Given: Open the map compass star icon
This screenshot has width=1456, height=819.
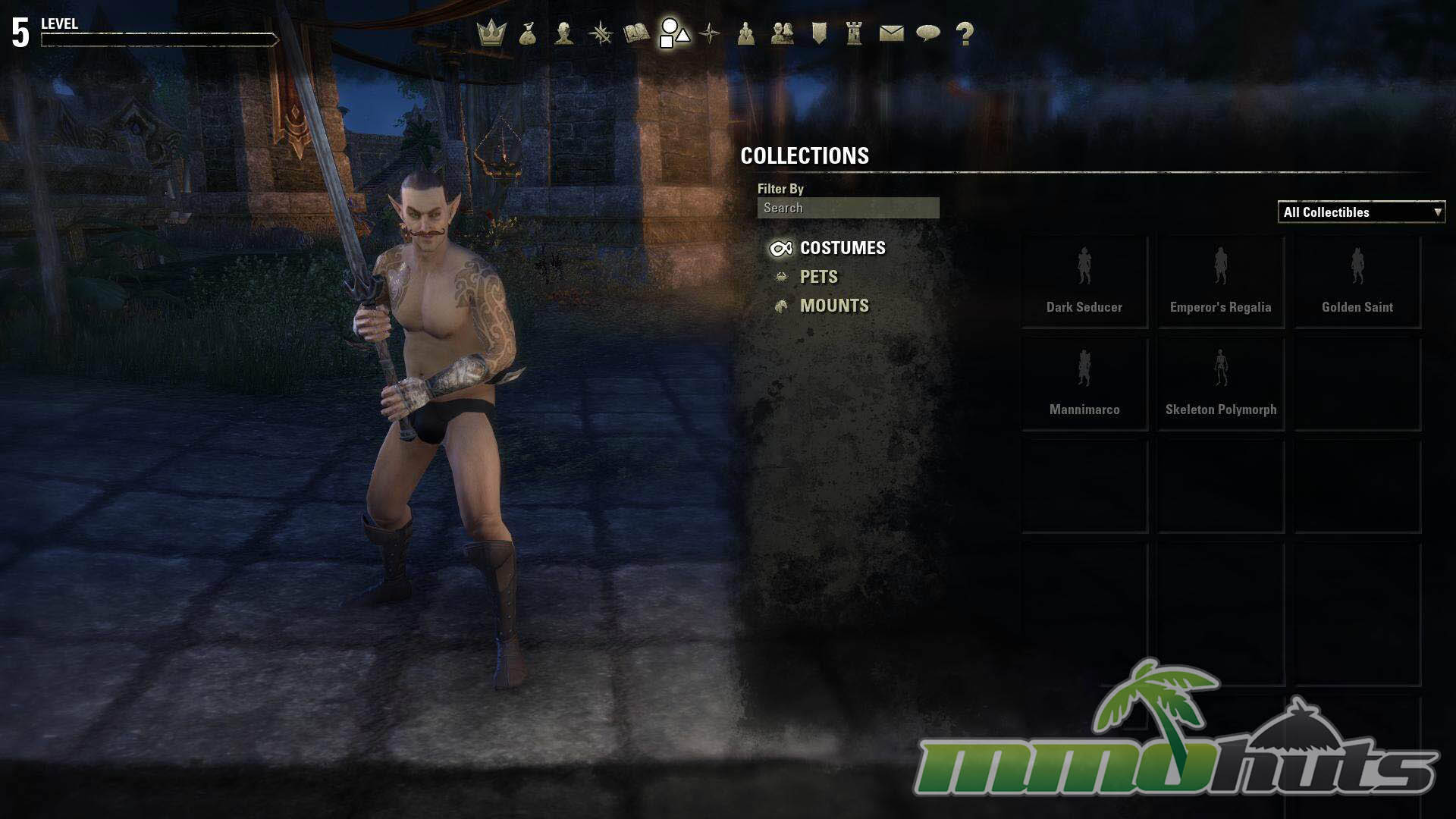Looking at the screenshot, I should pyautogui.click(x=710, y=33).
